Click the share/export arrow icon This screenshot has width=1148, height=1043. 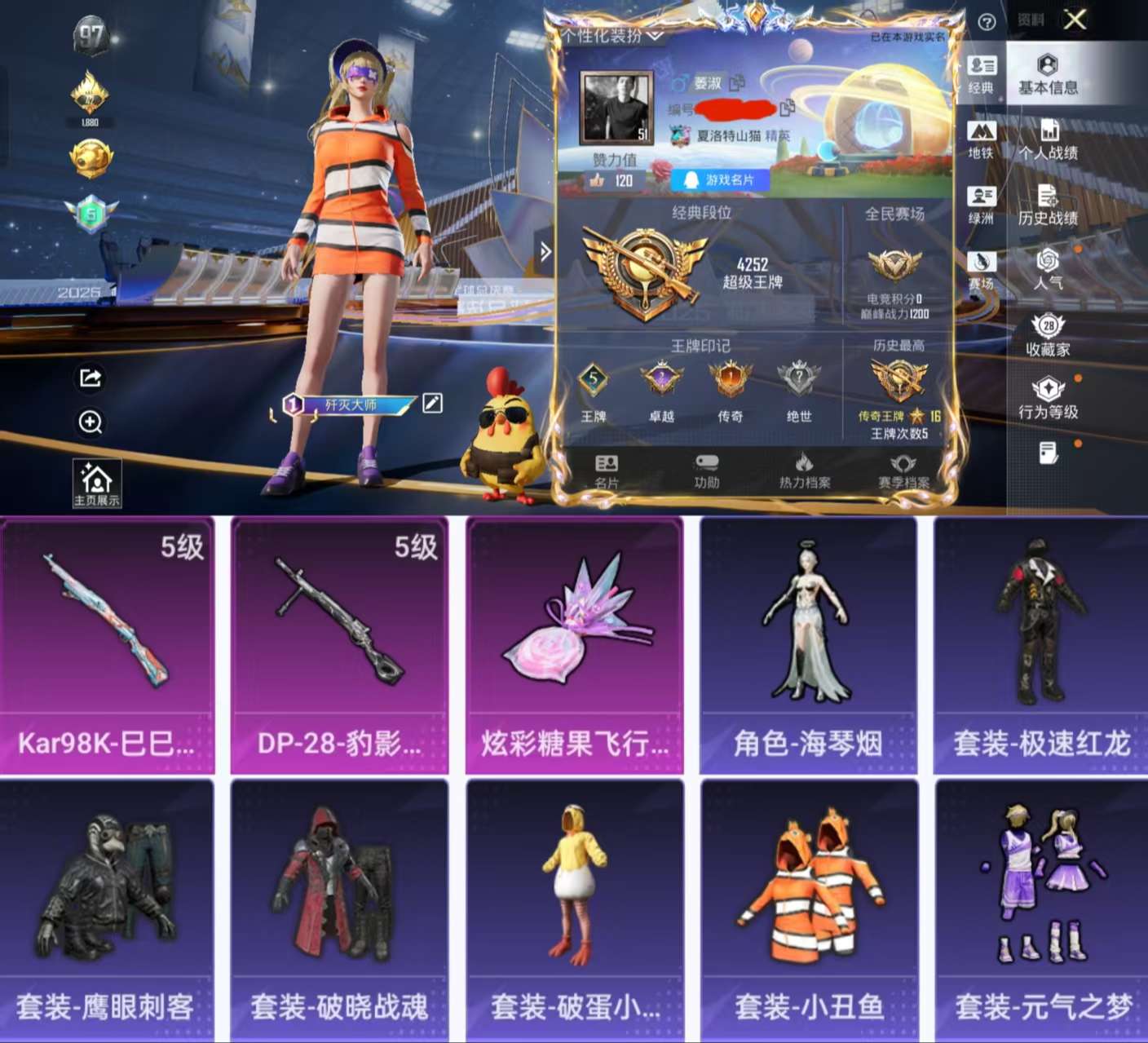90,378
